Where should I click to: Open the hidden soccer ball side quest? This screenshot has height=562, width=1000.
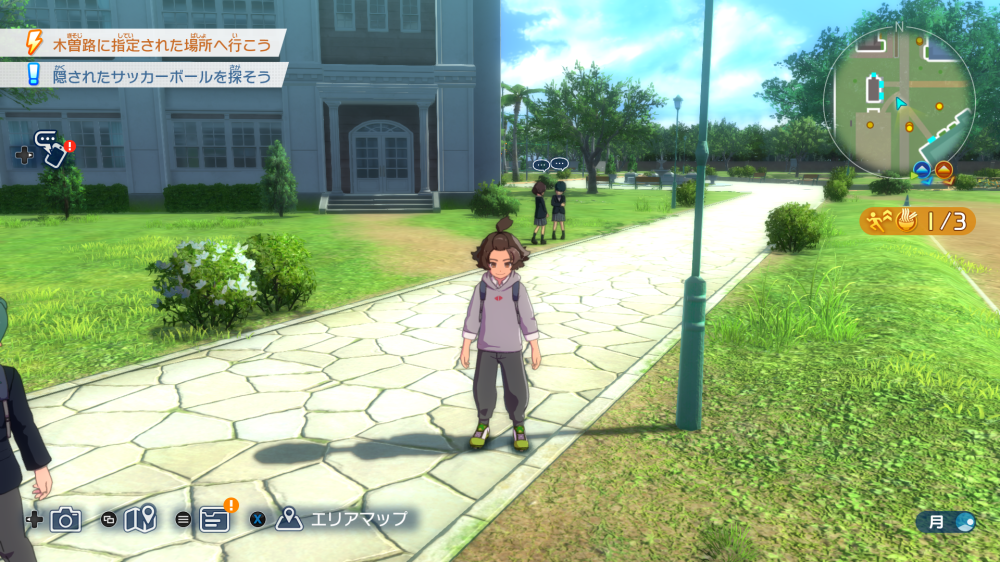[150, 75]
